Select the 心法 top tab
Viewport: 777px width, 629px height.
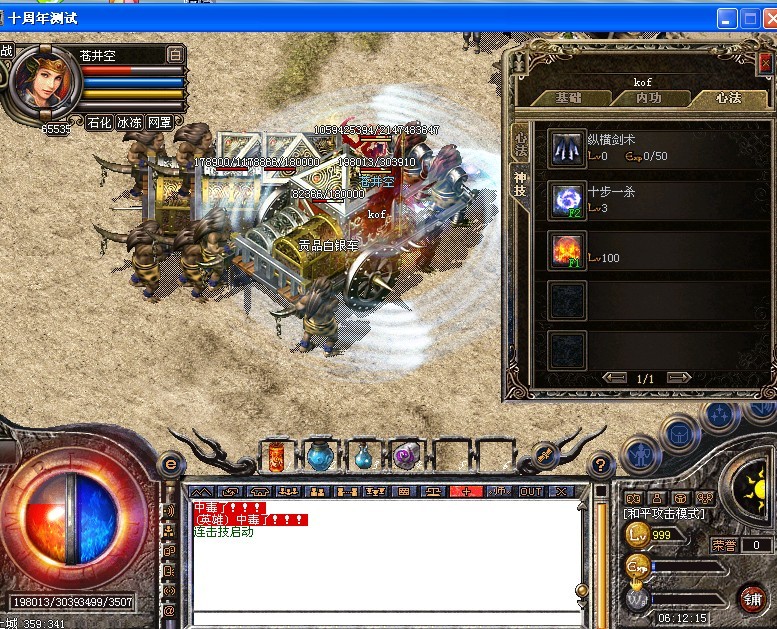[x=728, y=98]
